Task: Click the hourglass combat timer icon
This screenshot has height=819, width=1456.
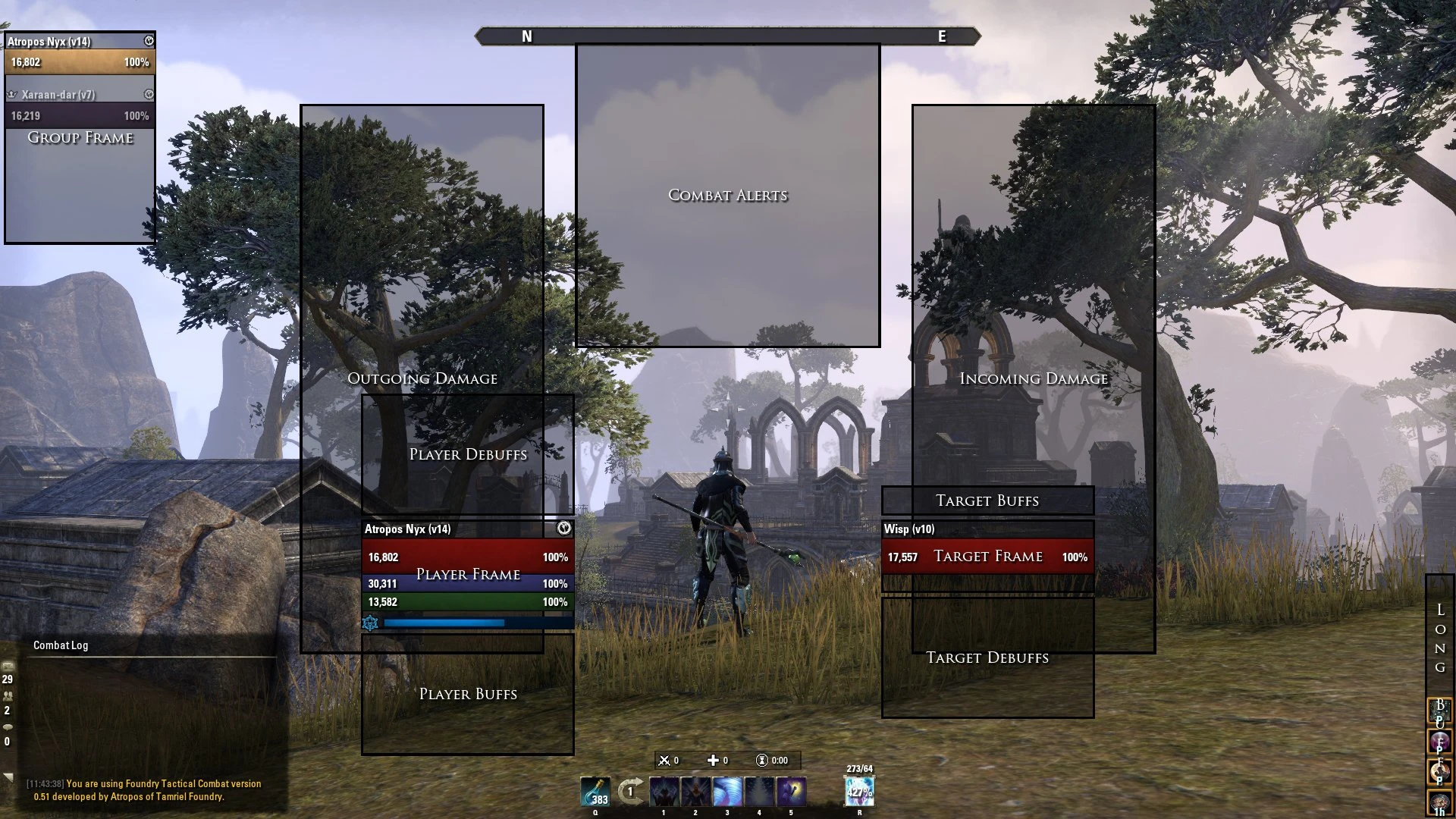Action: pyautogui.click(x=762, y=761)
